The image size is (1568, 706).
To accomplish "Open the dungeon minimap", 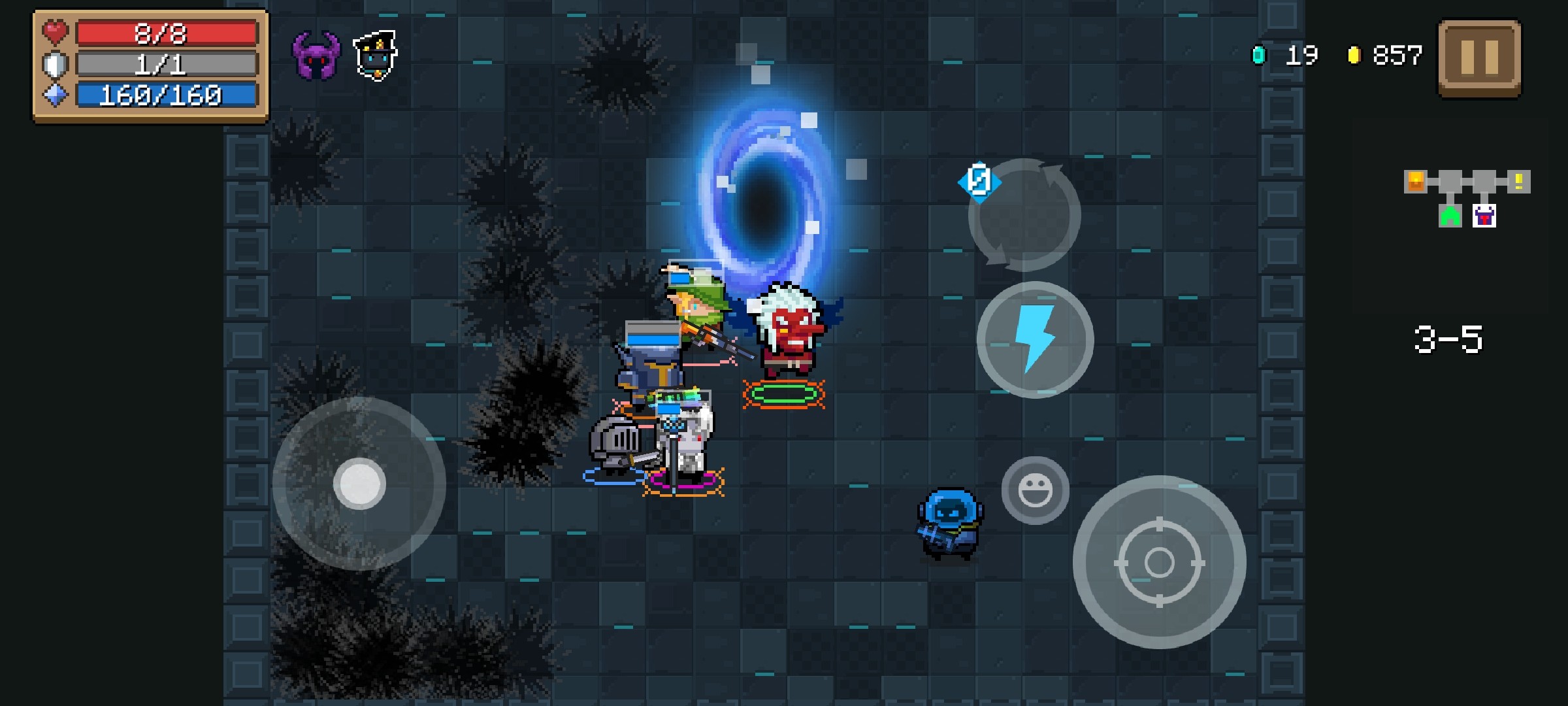I will point(1466,199).
